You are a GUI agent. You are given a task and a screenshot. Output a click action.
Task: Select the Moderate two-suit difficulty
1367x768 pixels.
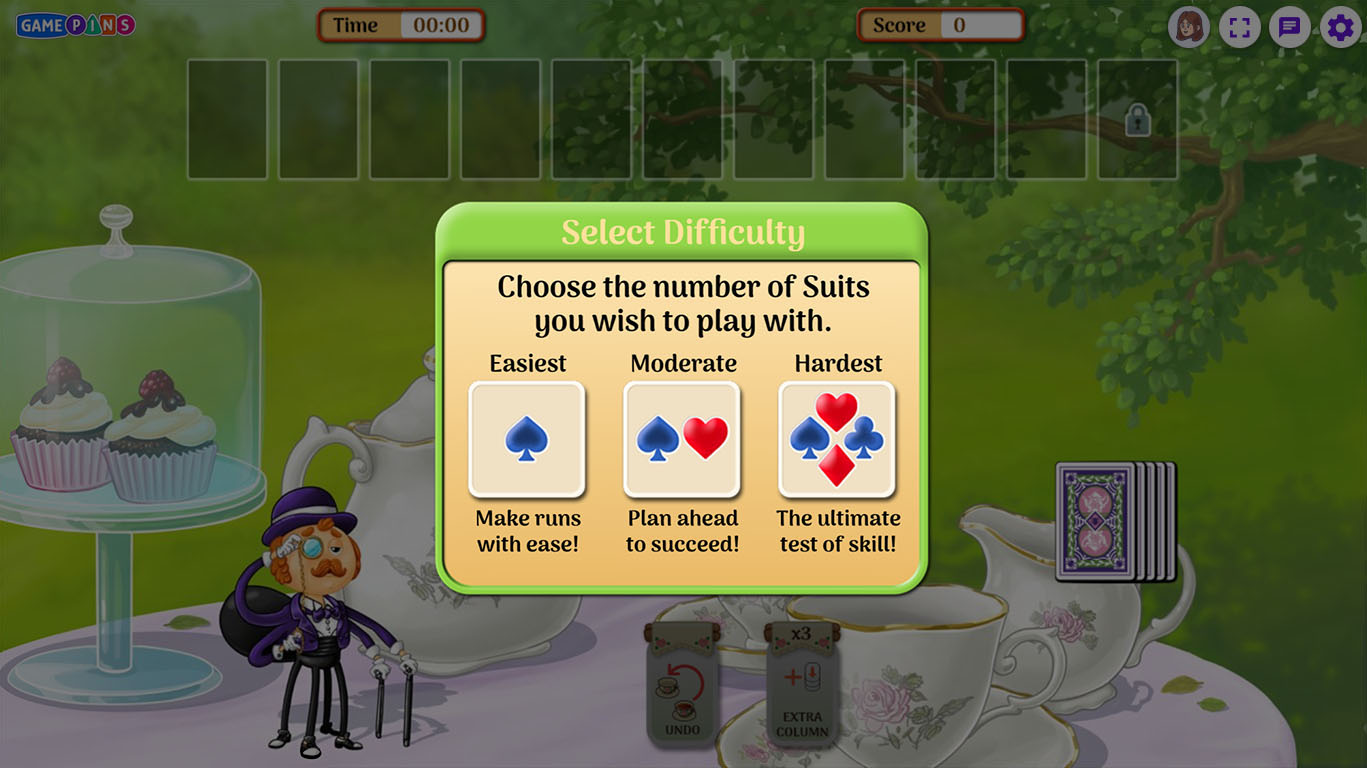pos(682,439)
